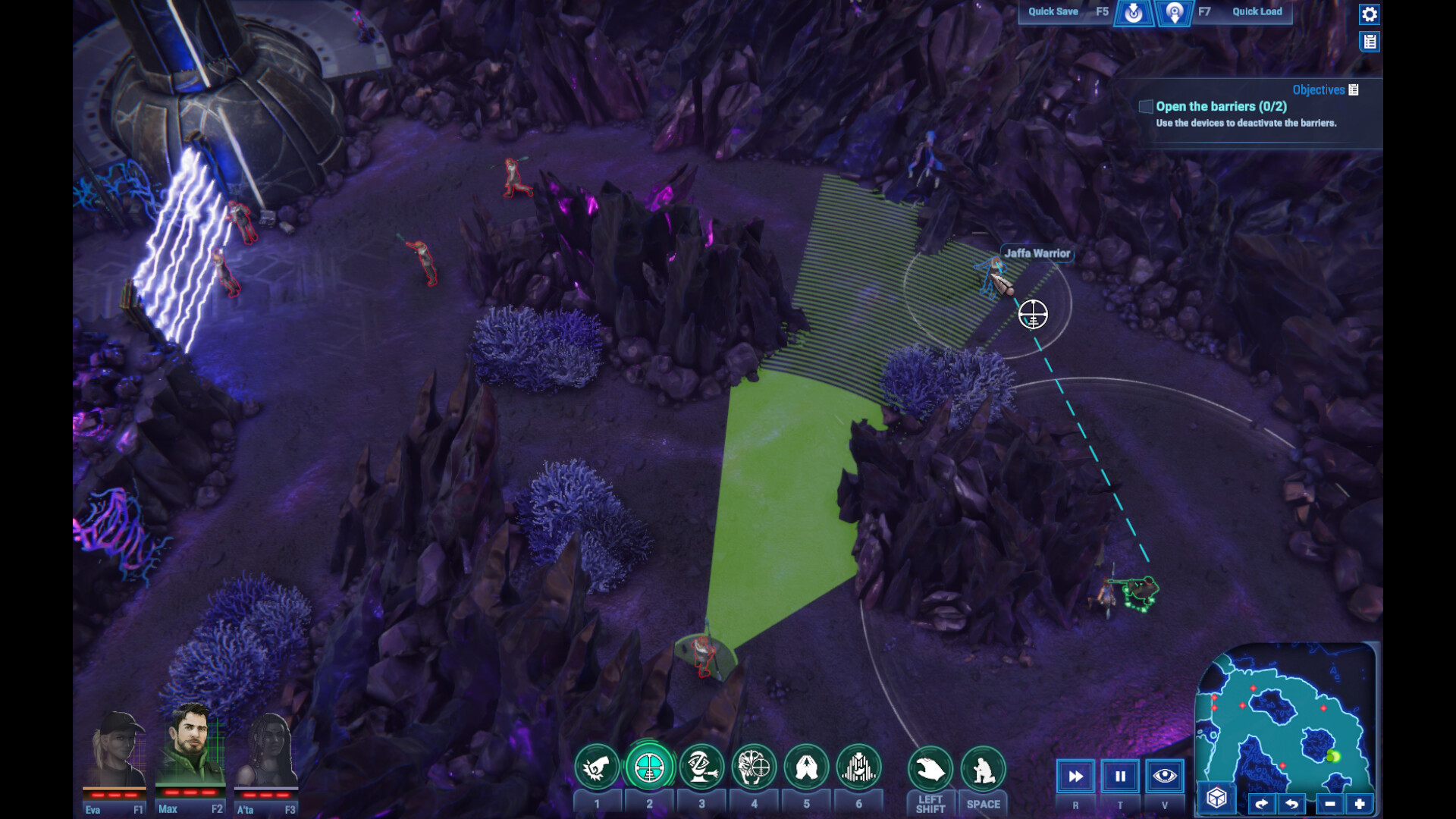
Task: Select the crosshair sniper shot ability
Action: pyautogui.click(x=649, y=768)
